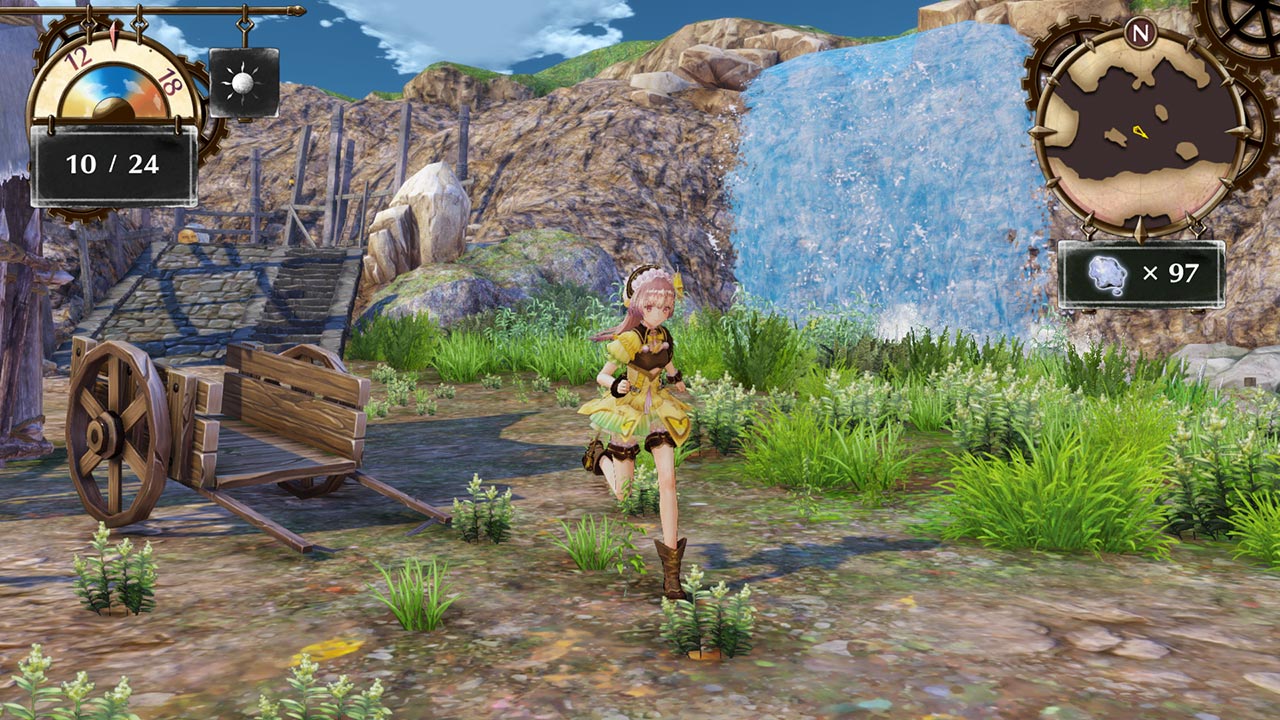Click the sunny weather icon
The image size is (1280, 720).
pyautogui.click(x=244, y=83)
